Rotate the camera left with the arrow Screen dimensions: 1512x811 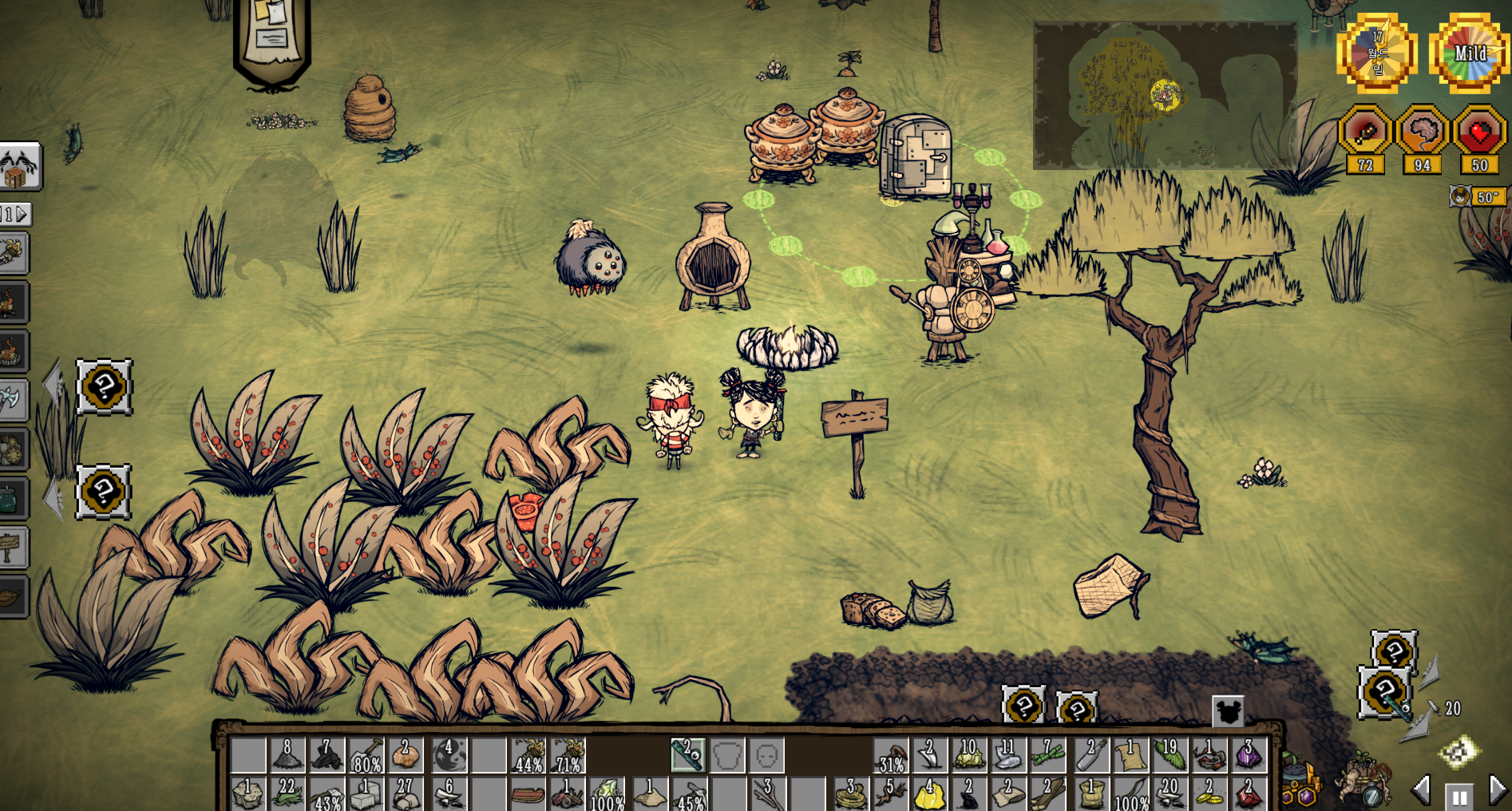click(x=1422, y=790)
